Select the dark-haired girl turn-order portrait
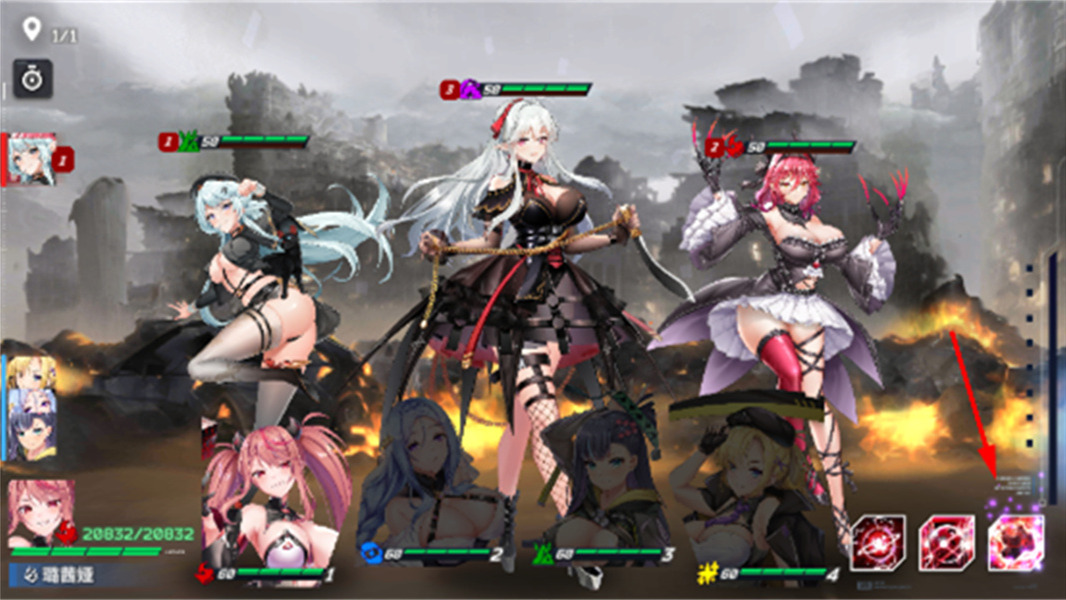This screenshot has height=600, width=1066. [32, 436]
